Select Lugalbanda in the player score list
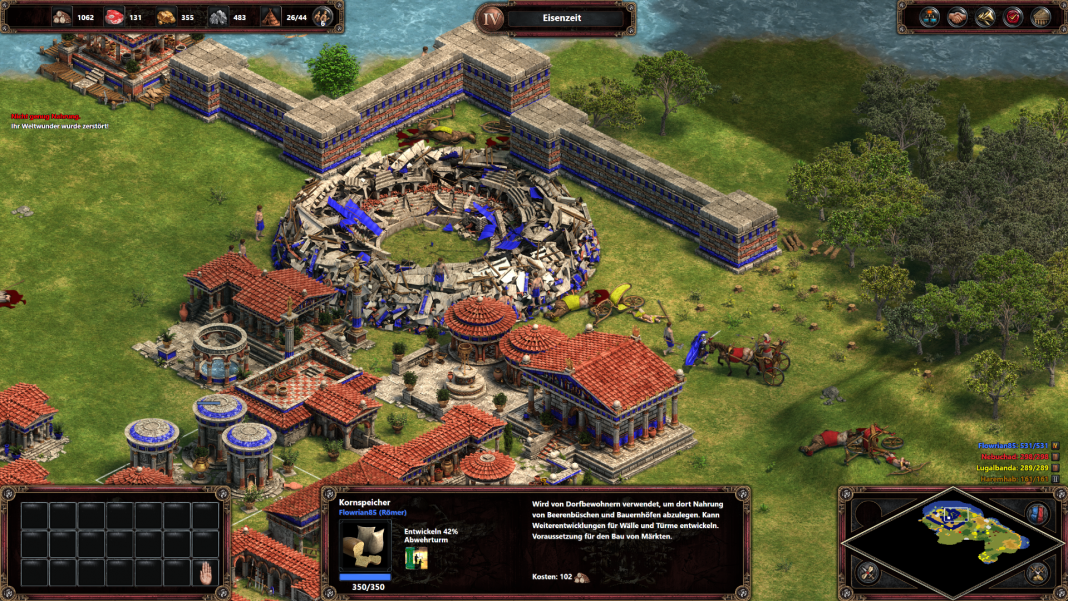The image size is (1068, 601). tap(1018, 468)
